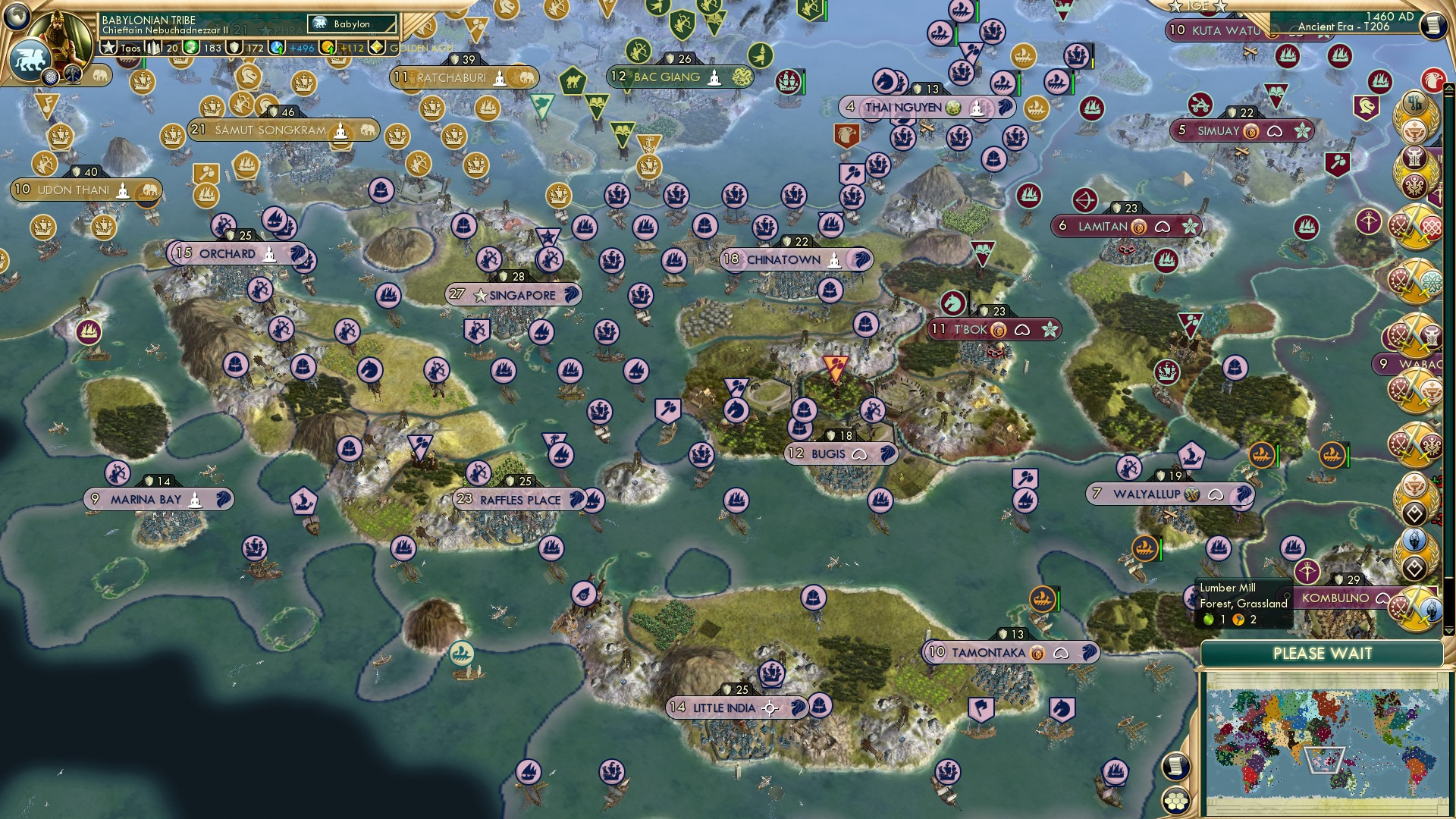This screenshot has width=1456, height=819.
Task: Click the golden age diamond icon
Action: coord(378,48)
